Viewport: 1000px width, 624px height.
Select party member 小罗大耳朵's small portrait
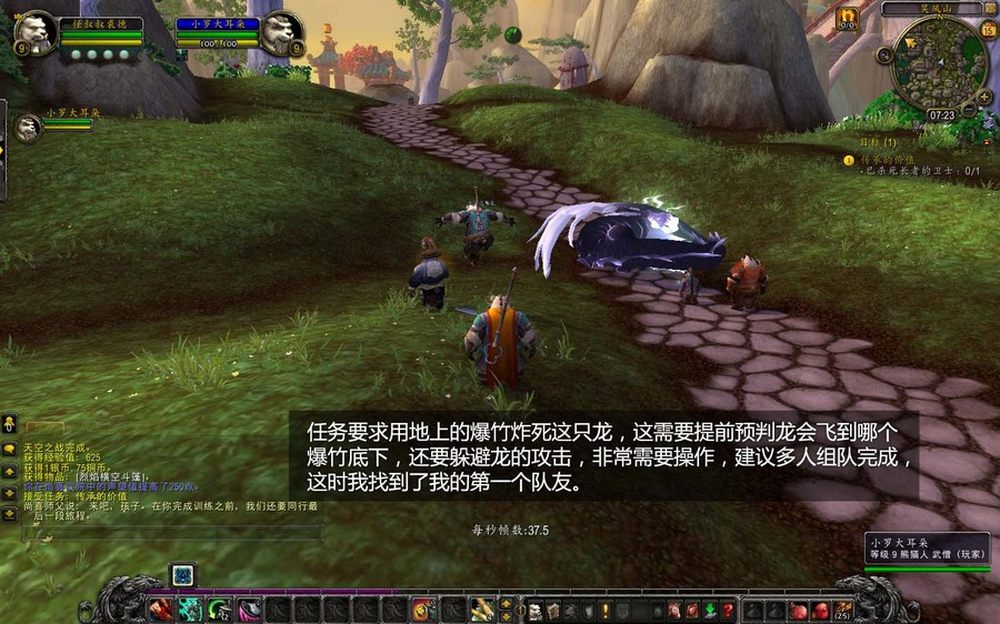28,127
